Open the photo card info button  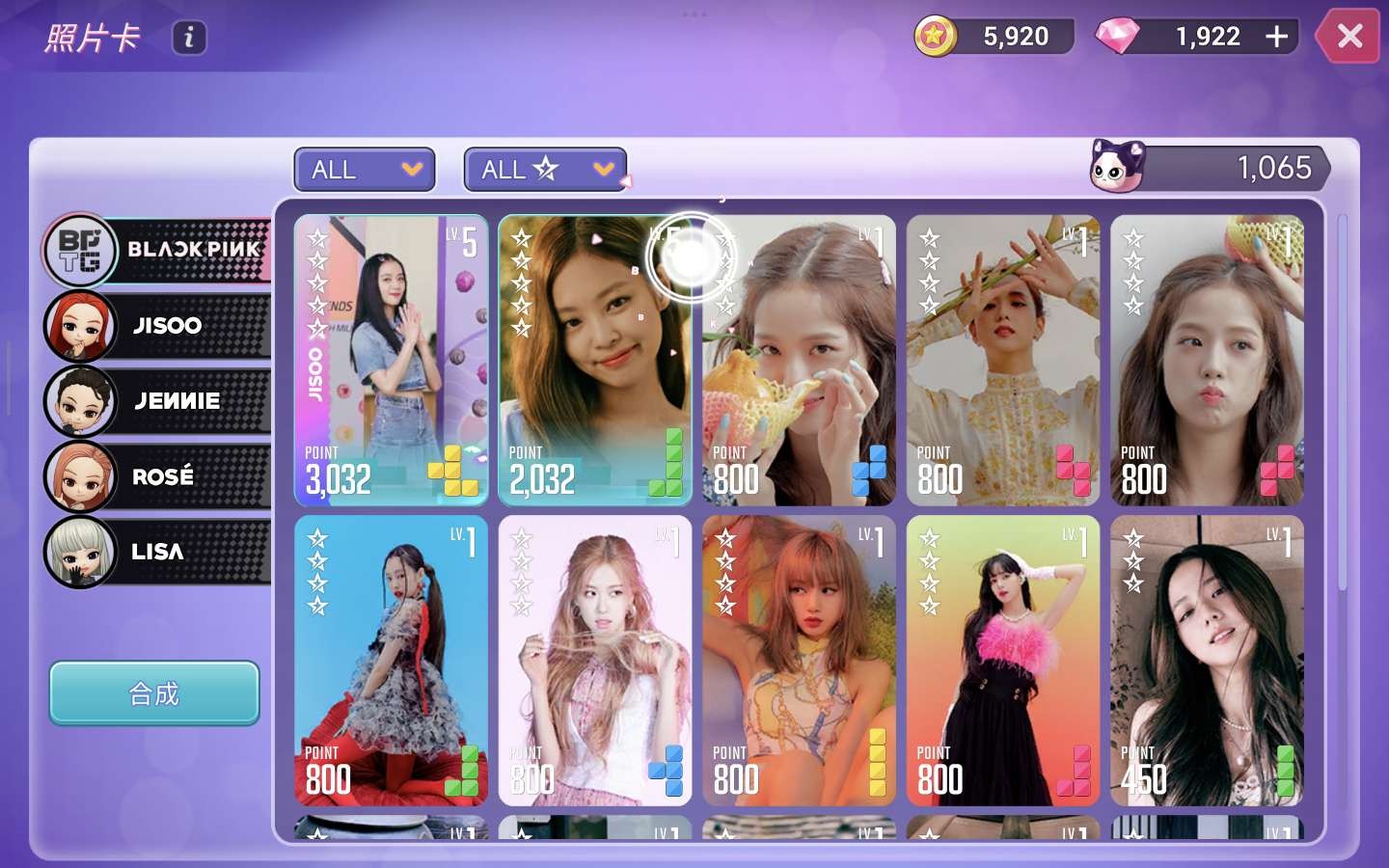189,38
